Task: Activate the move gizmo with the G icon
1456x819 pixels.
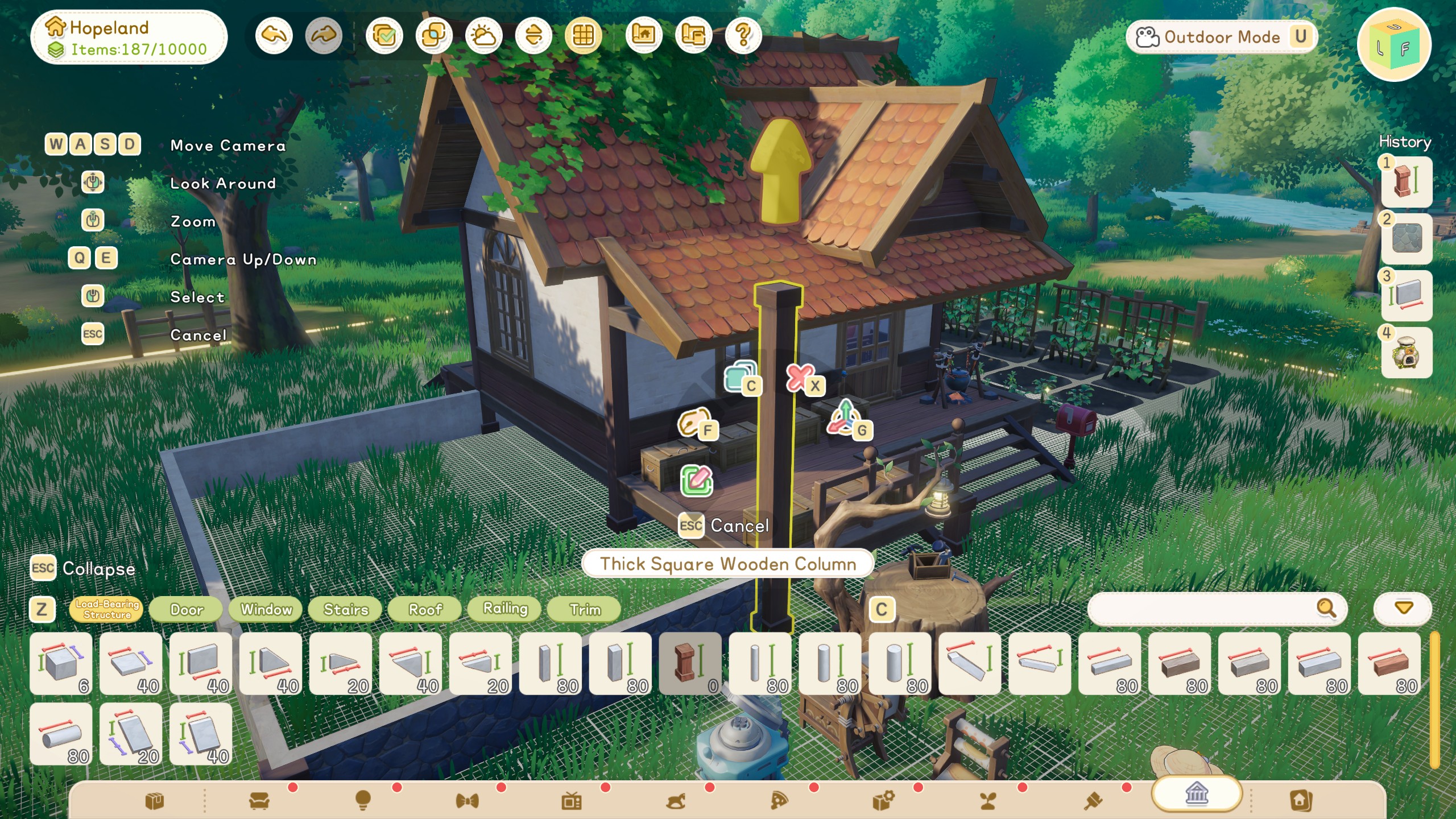Action: click(x=847, y=419)
